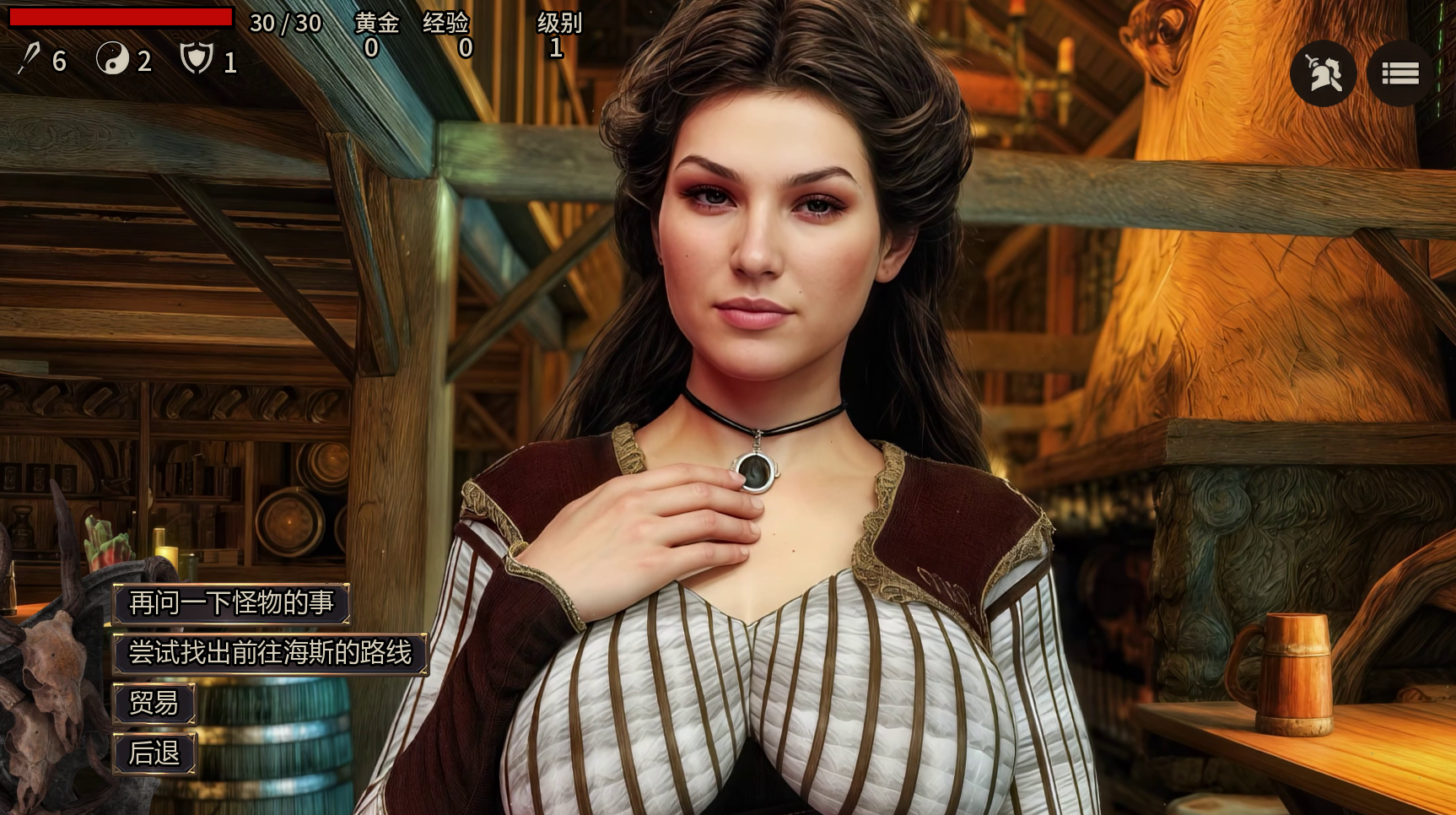Image resolution: width=1456 pixels, height=815 pixels.
Task: Select '尝试找出前往海斯的路线' dialogue option
Action: point(270,653)
